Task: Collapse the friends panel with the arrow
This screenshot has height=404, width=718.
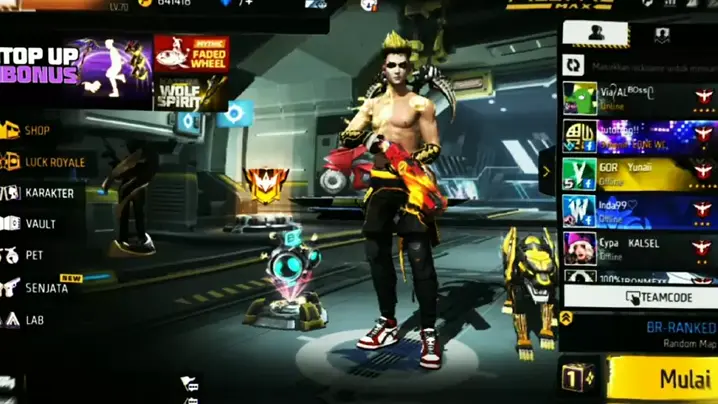Action: (546, 171)
